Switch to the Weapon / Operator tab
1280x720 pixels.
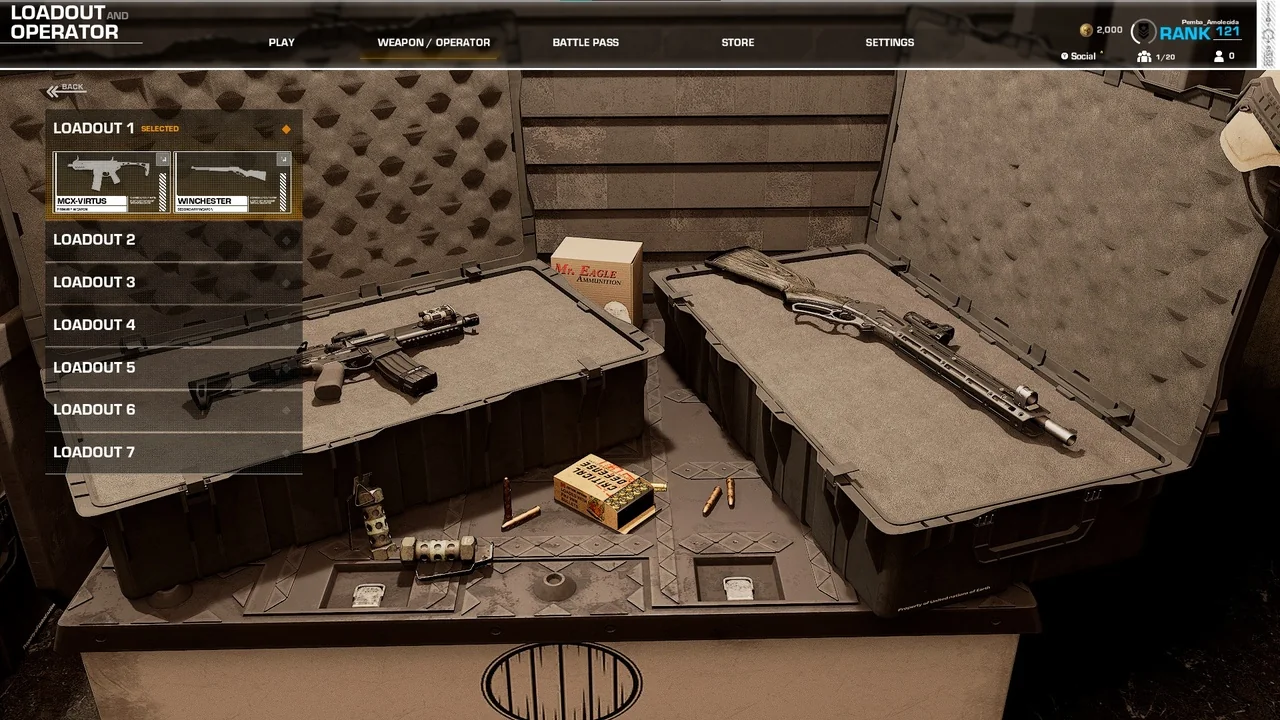pos(433,43)
